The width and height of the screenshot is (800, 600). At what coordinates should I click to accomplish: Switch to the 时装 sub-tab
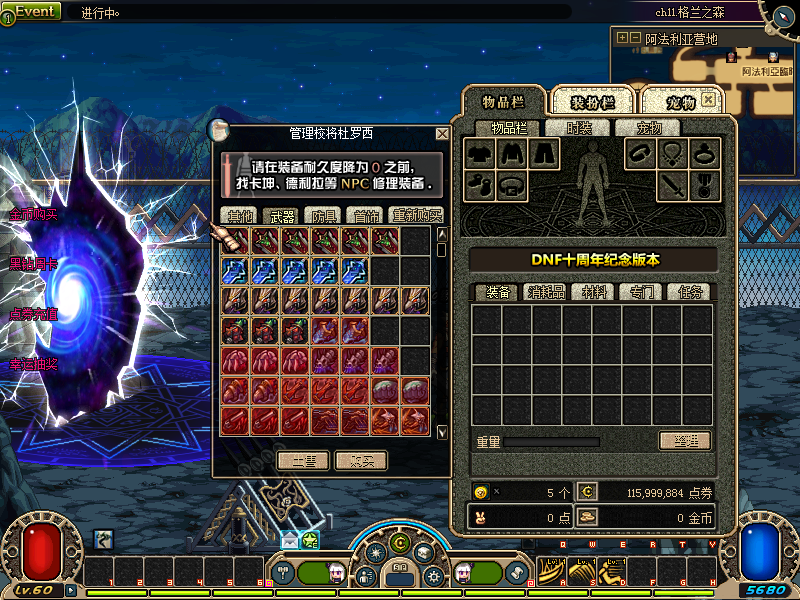pyautogui.click(x=579, y=128)
